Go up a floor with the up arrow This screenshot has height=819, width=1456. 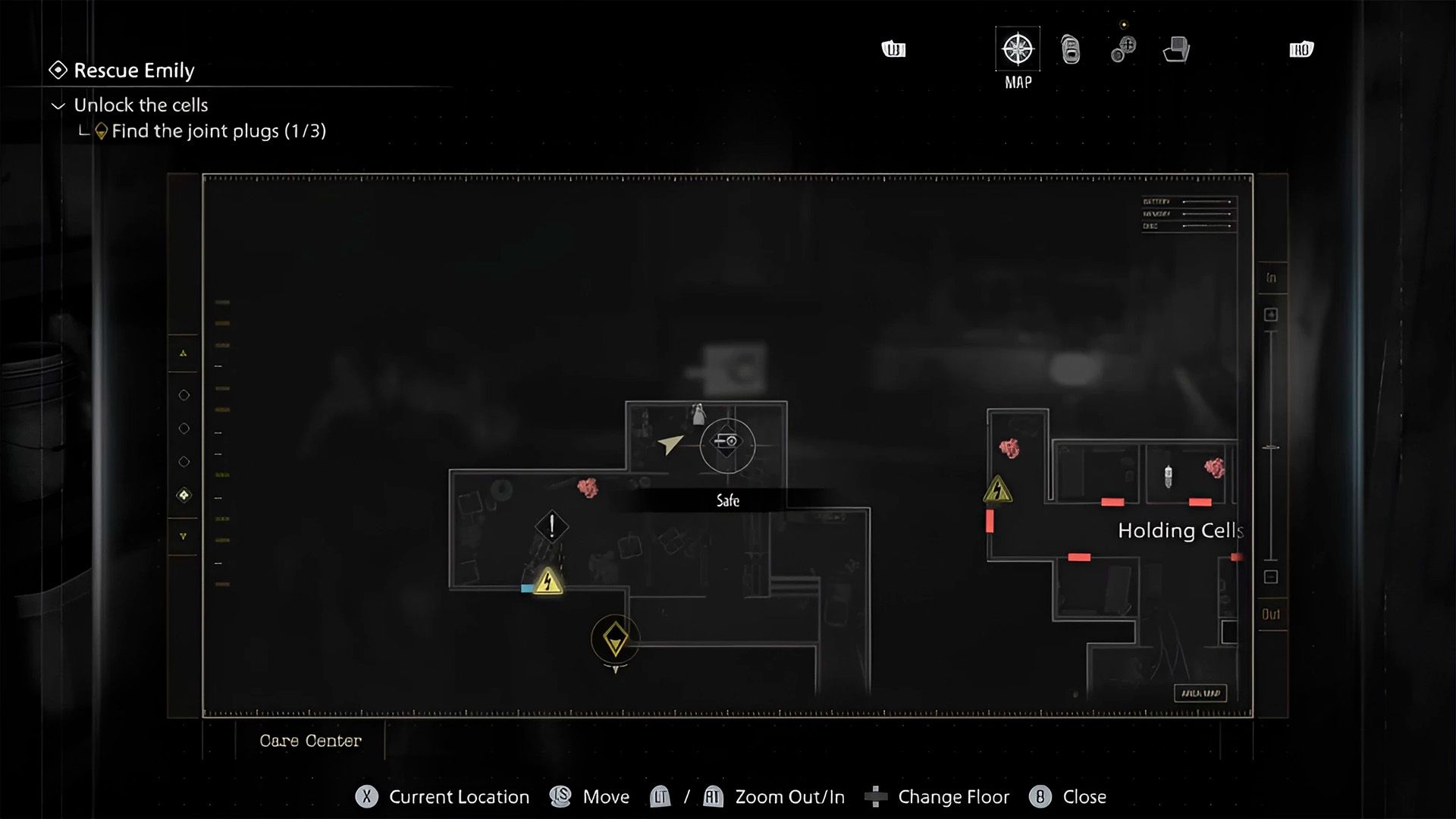click(x=184, y=353)
